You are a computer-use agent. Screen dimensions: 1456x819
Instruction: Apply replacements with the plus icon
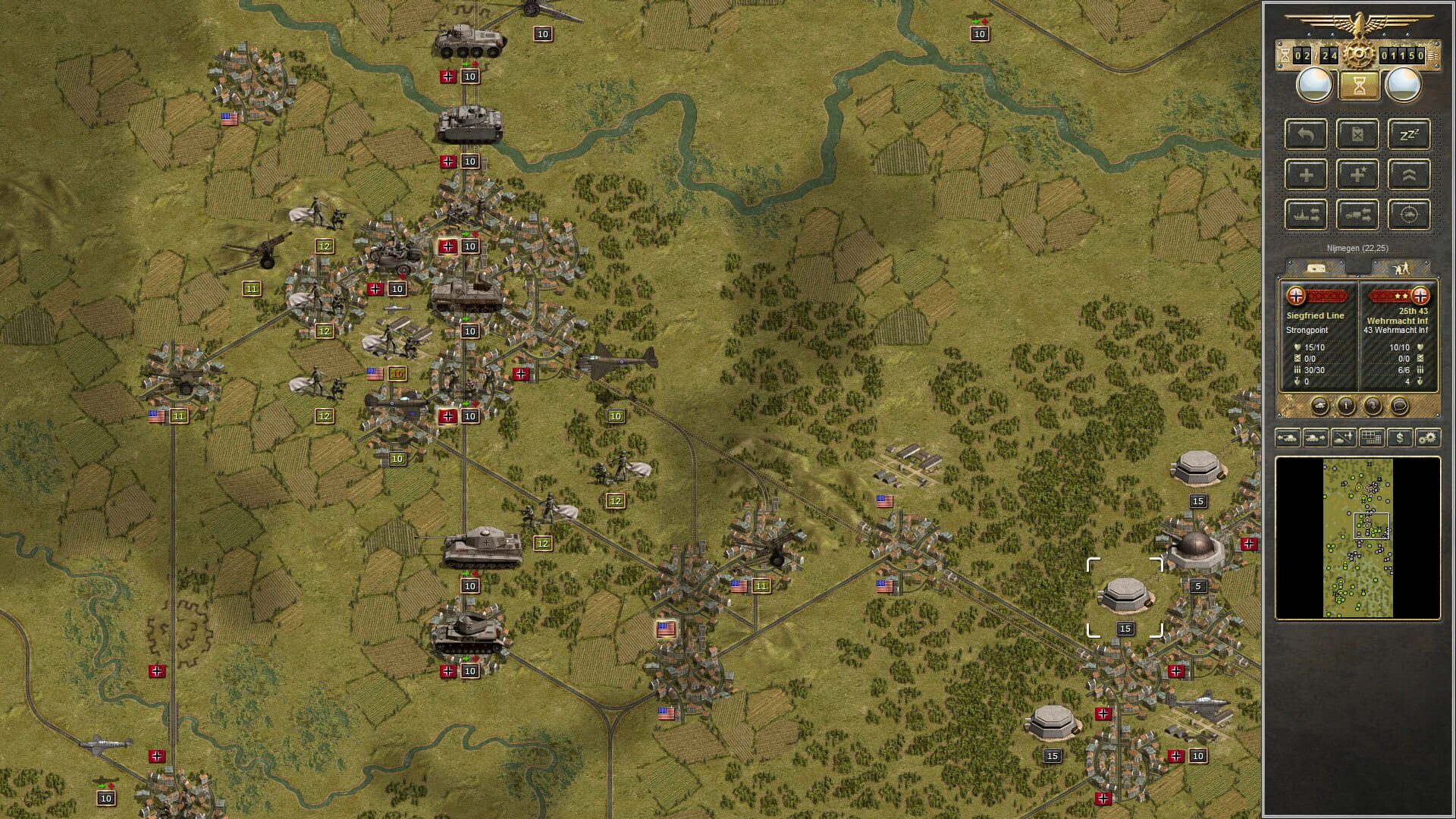pyautogui.click(x=1307, y=174)
